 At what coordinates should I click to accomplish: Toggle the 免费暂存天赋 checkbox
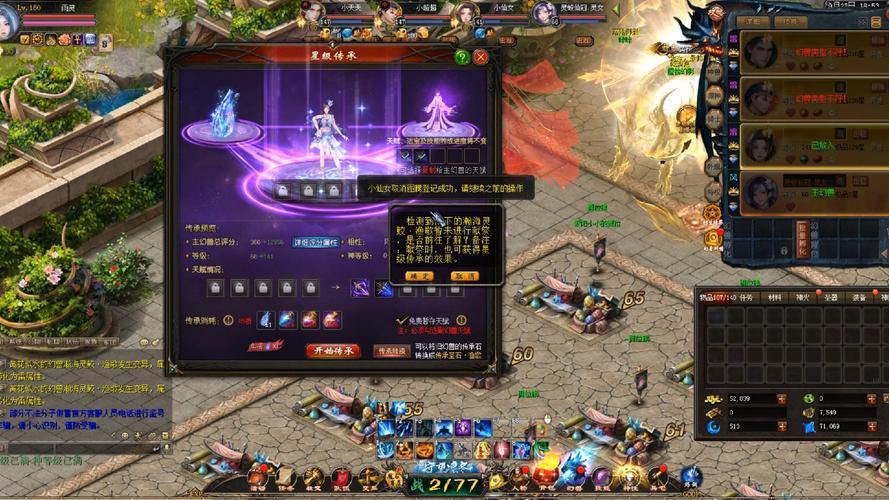[x=402, y=322]
